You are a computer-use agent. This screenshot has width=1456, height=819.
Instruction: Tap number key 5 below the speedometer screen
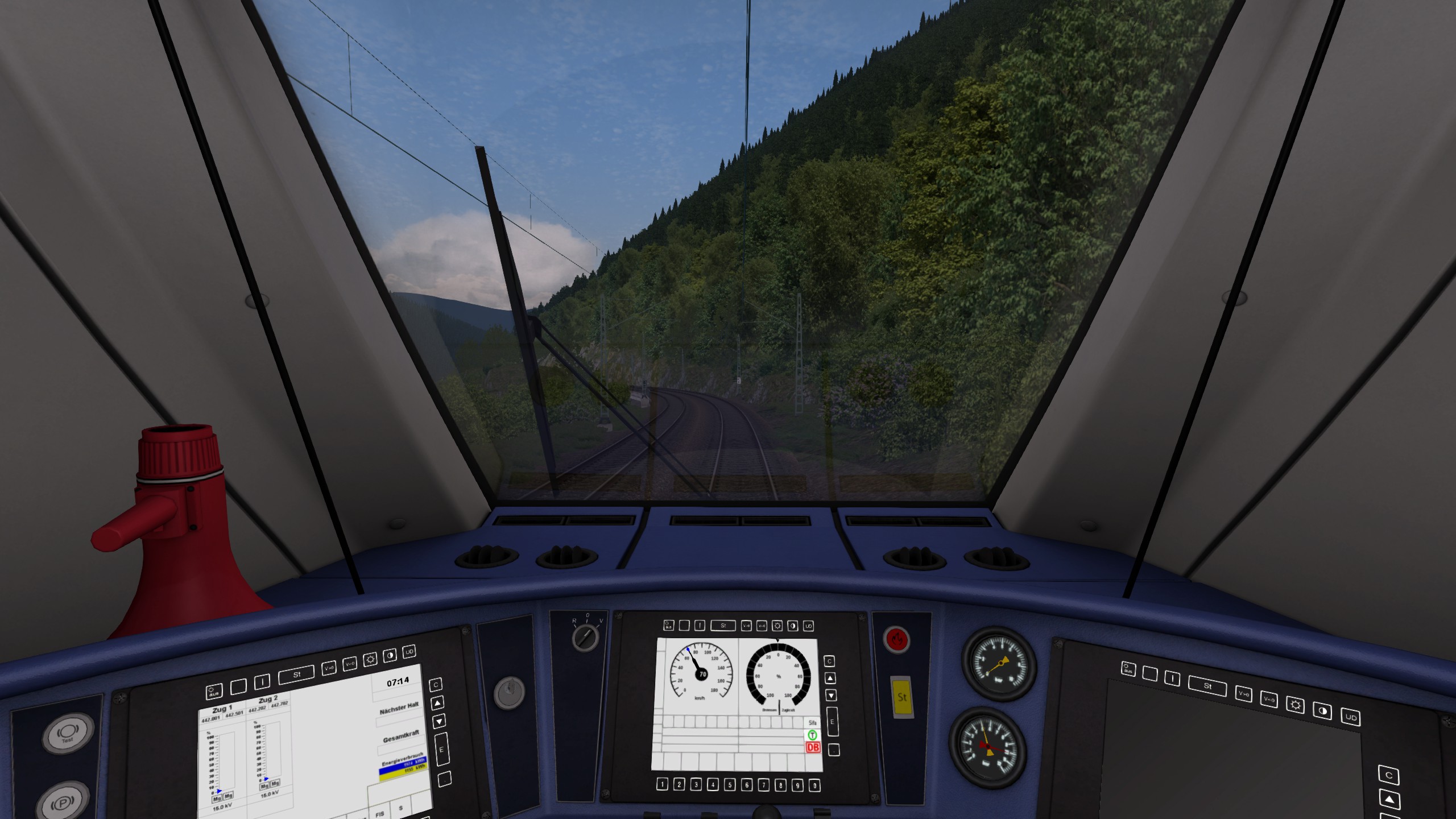click(x=730, y=785)
